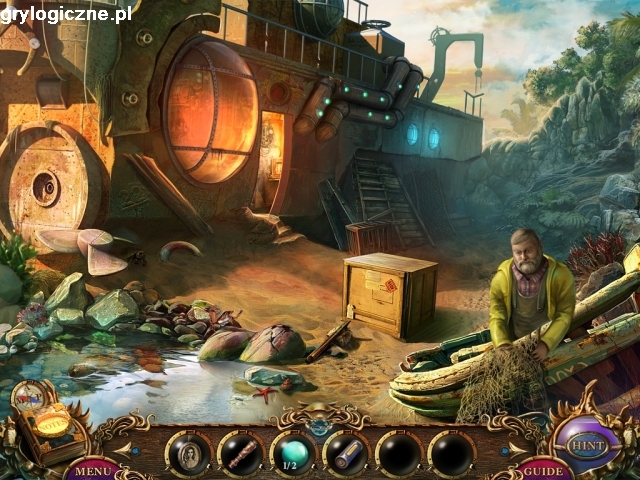Screen dimensions: 640x480
Task: Select the portrait medallion inventory slot
Action: coord(188,452)
